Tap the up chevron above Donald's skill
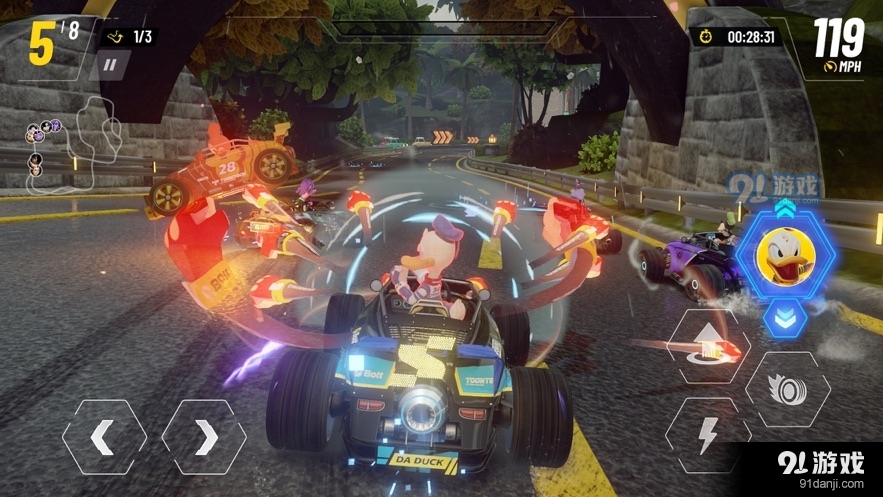This screenshot has height=497, width=883. pos(785,206)
